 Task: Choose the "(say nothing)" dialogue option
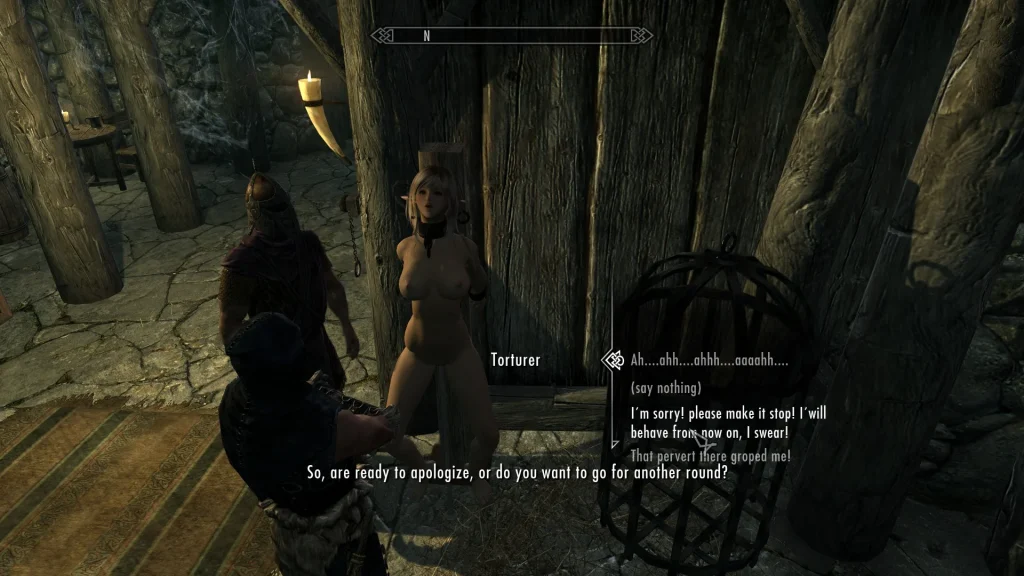pos(665,387)
